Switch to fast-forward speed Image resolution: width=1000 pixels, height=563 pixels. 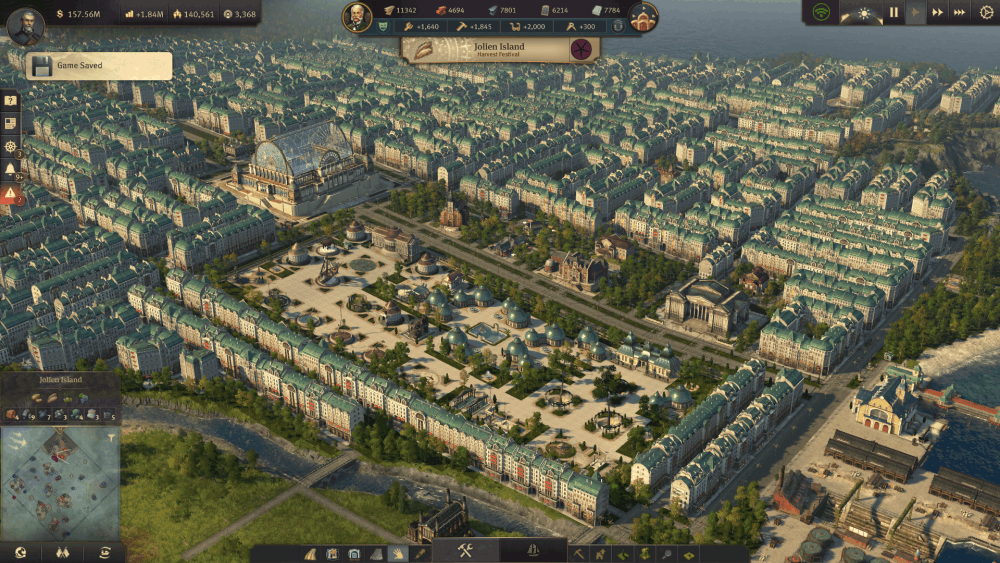938,13
